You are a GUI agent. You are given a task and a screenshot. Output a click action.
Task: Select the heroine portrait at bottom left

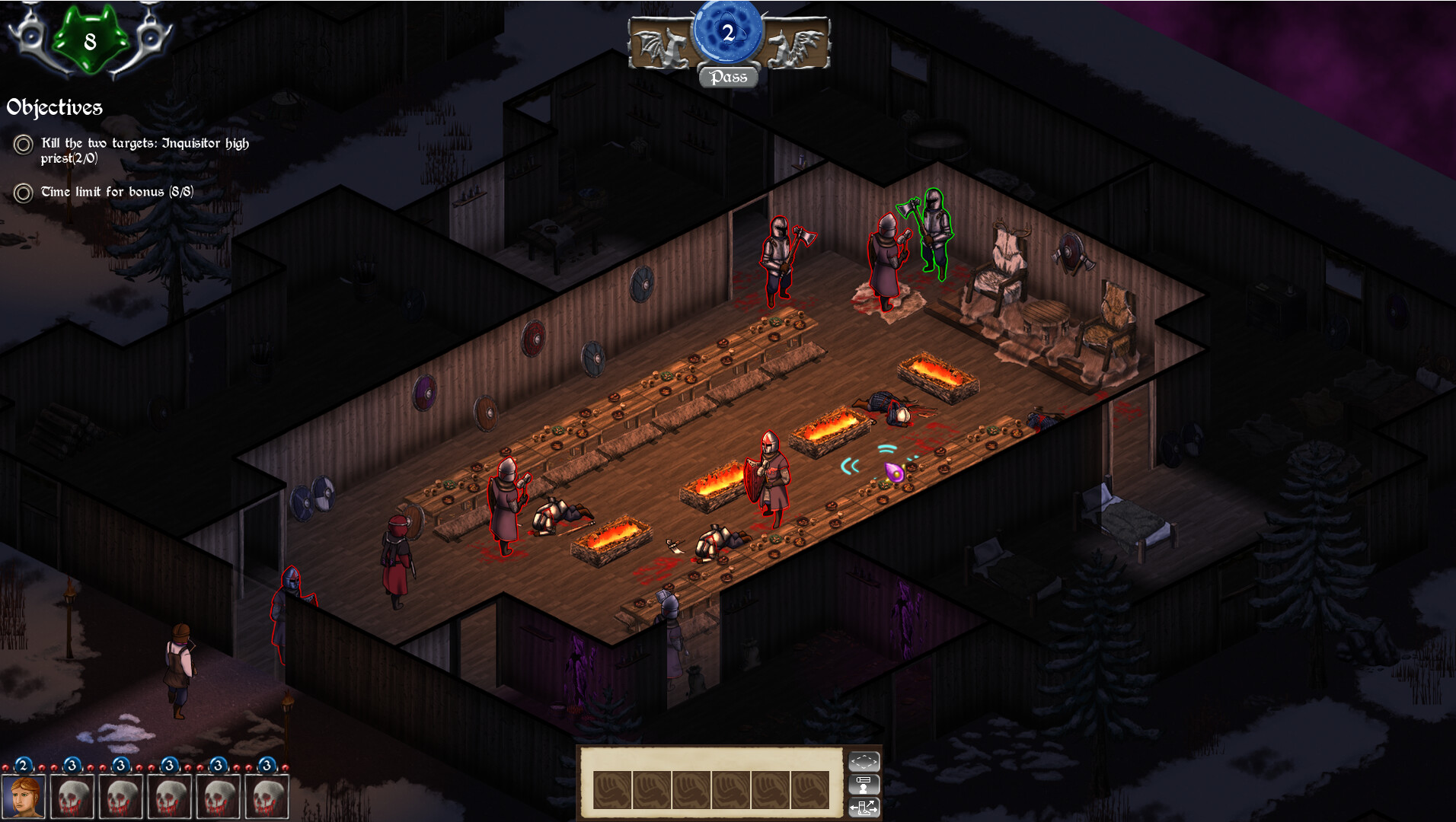point(23,795)
